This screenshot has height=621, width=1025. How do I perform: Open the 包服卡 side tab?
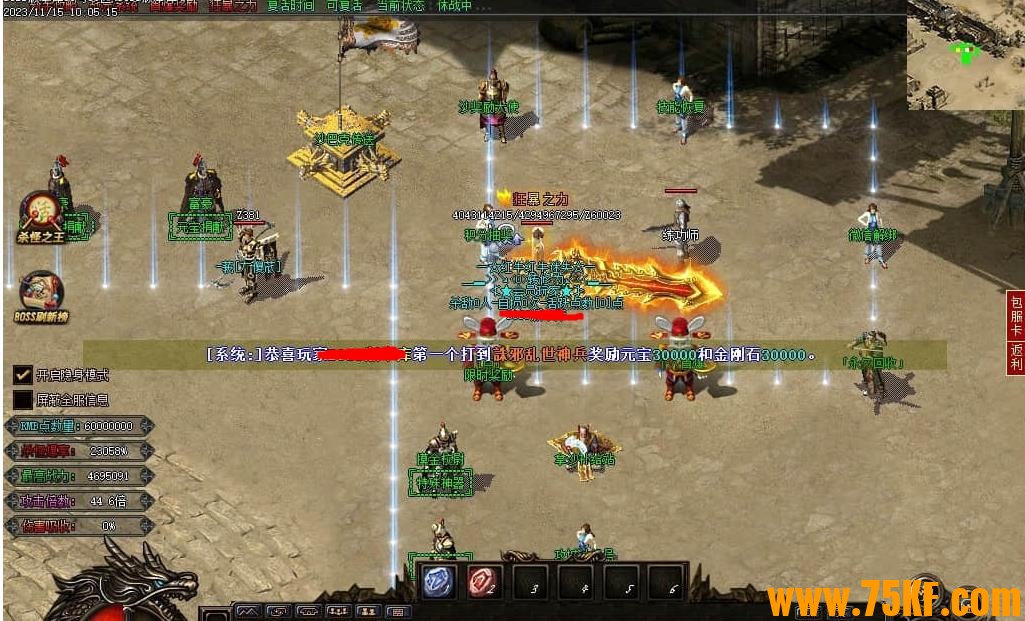click(1016, 315)
